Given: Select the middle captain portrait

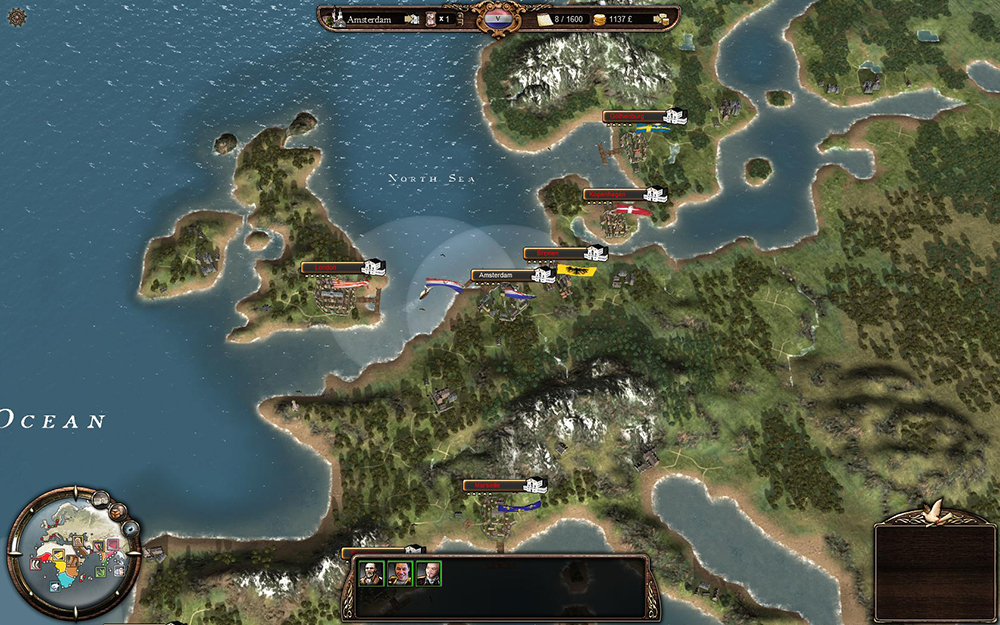Looking at the screenshot, I should pyautogui.click(x=400, y=573).
